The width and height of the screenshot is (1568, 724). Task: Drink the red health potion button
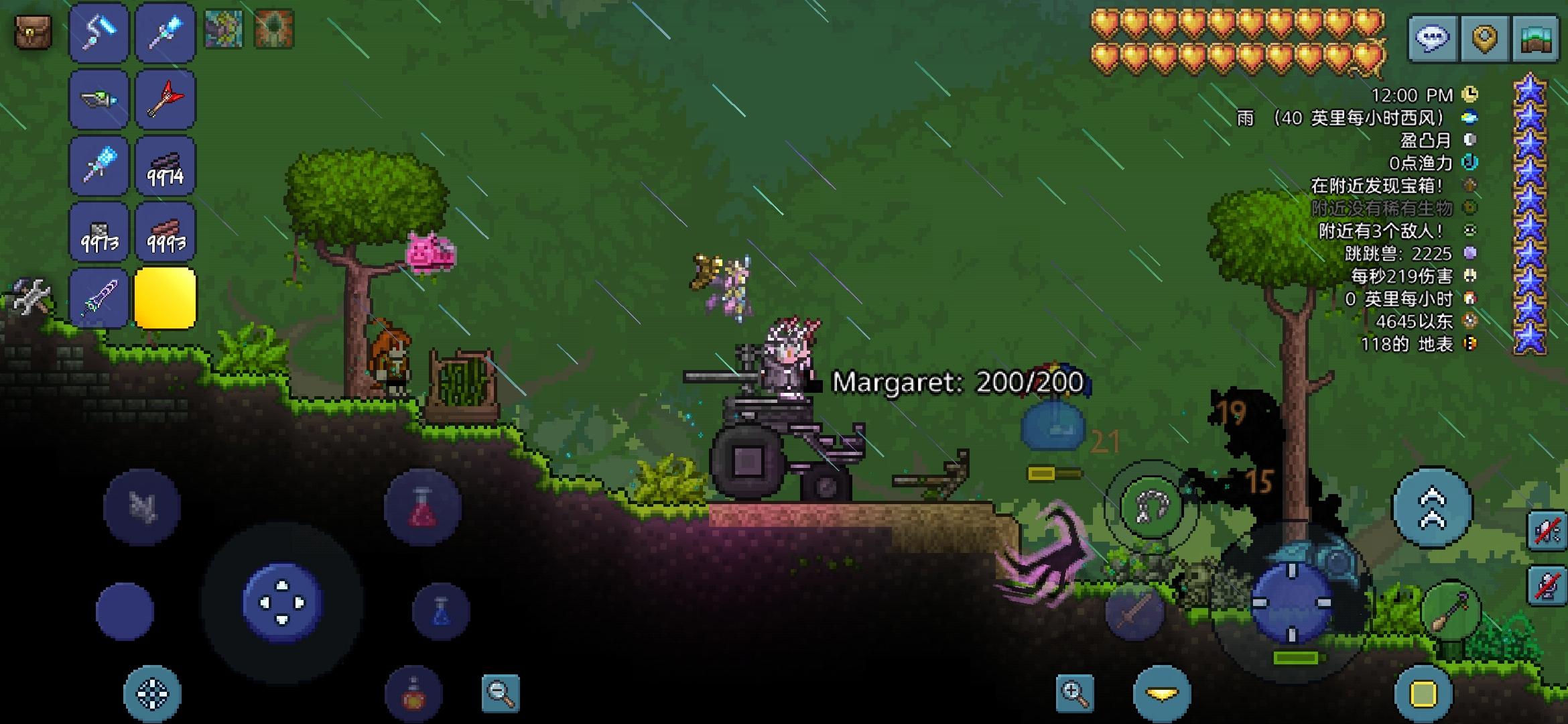point(422,508)
